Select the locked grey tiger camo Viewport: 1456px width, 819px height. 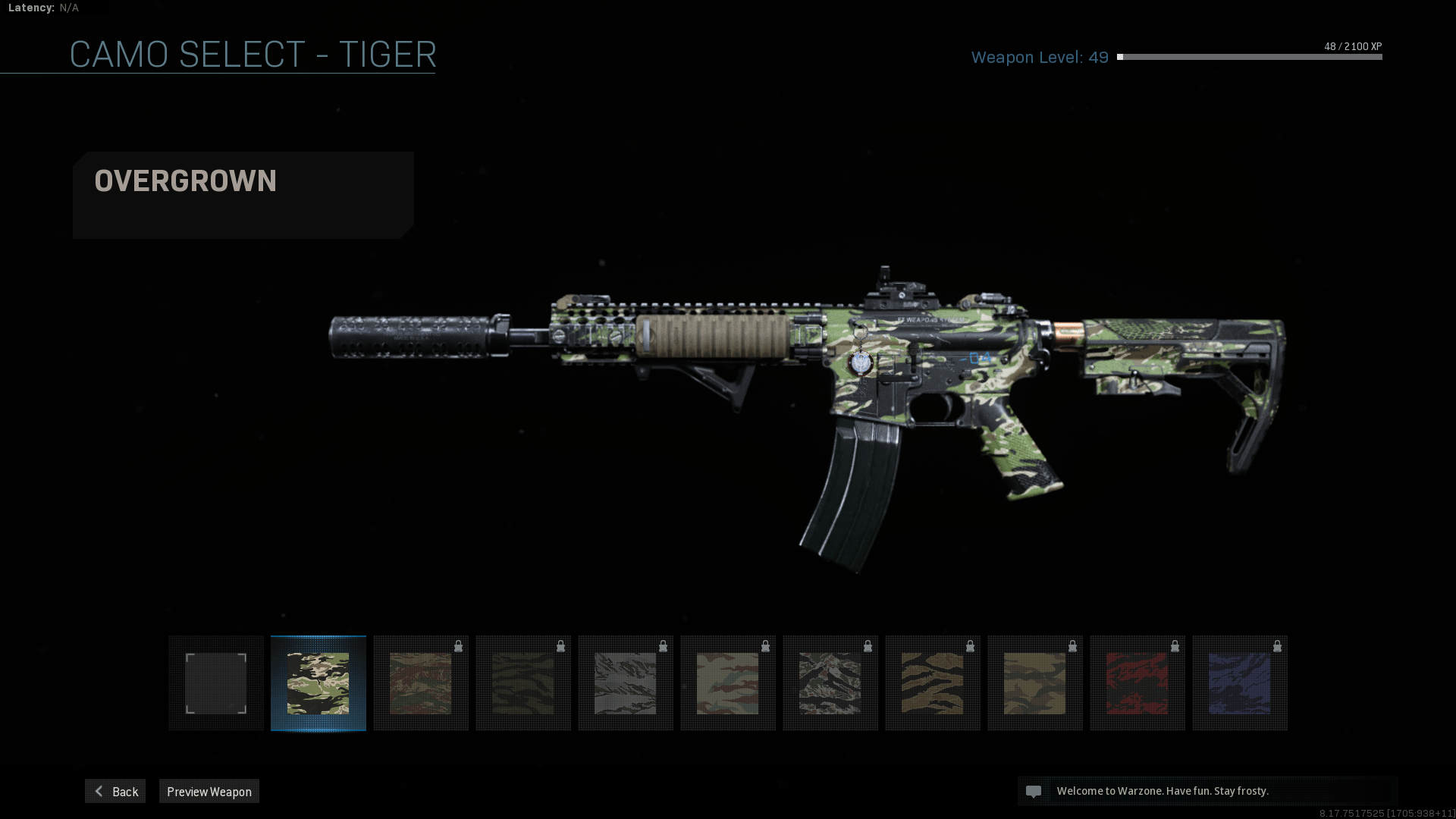(x=625, y=683)
